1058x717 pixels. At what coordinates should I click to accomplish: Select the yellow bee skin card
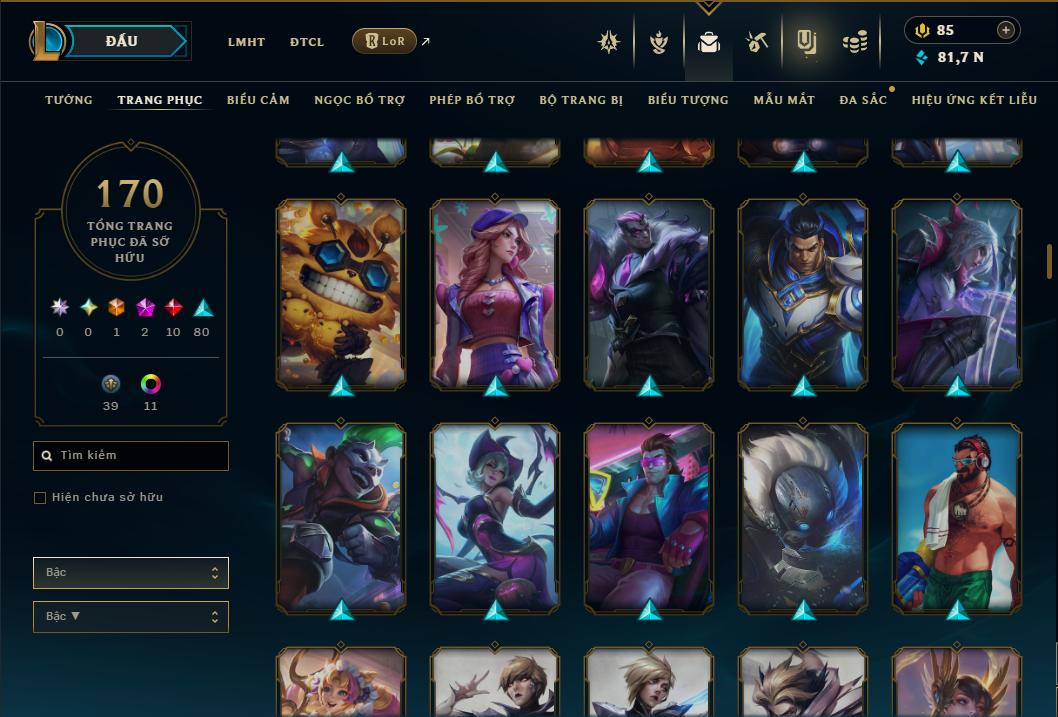(x=341, y=294)
